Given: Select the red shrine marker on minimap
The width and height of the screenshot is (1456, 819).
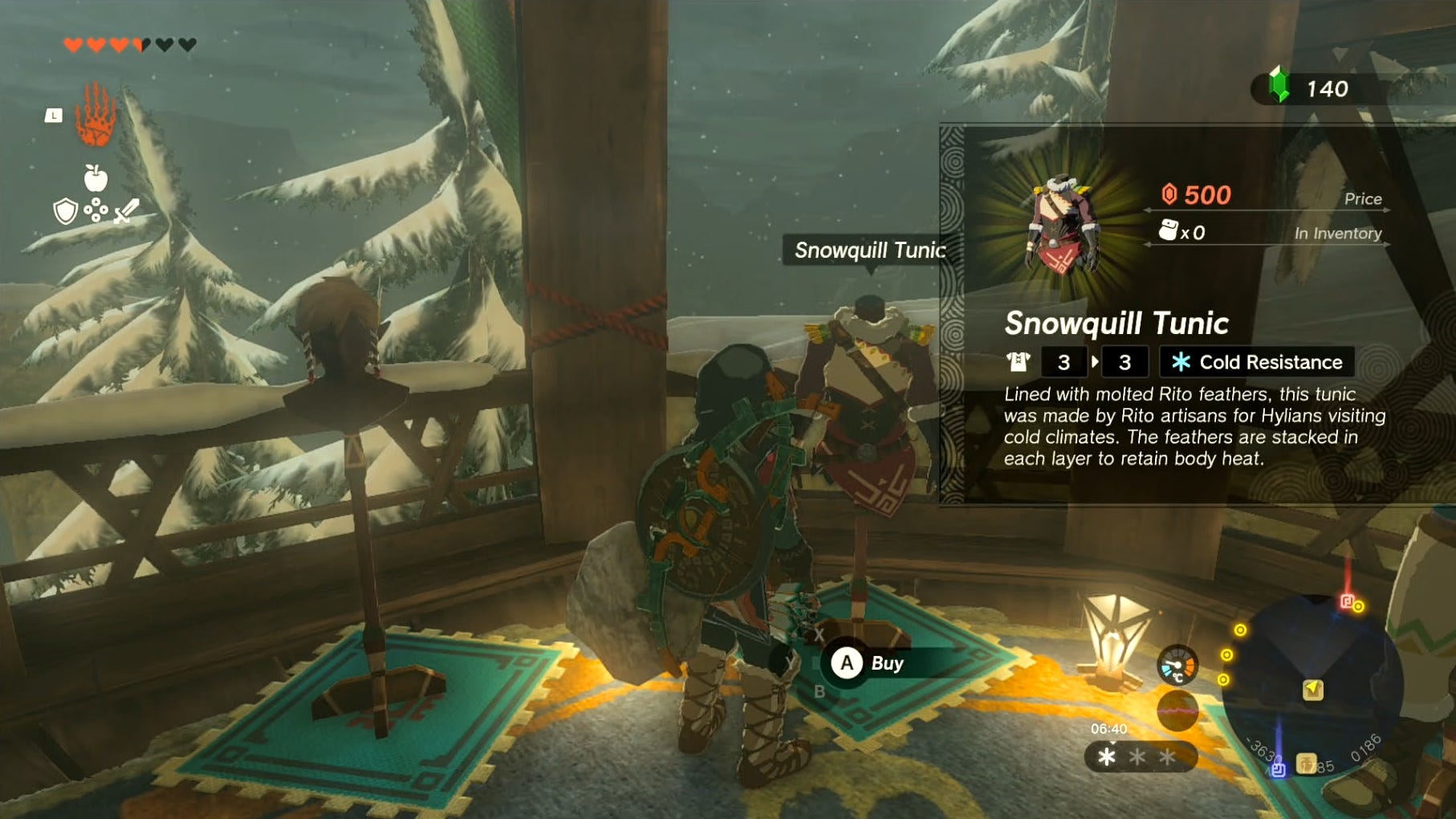Looking at the screenshot, I should point(1347,601).
